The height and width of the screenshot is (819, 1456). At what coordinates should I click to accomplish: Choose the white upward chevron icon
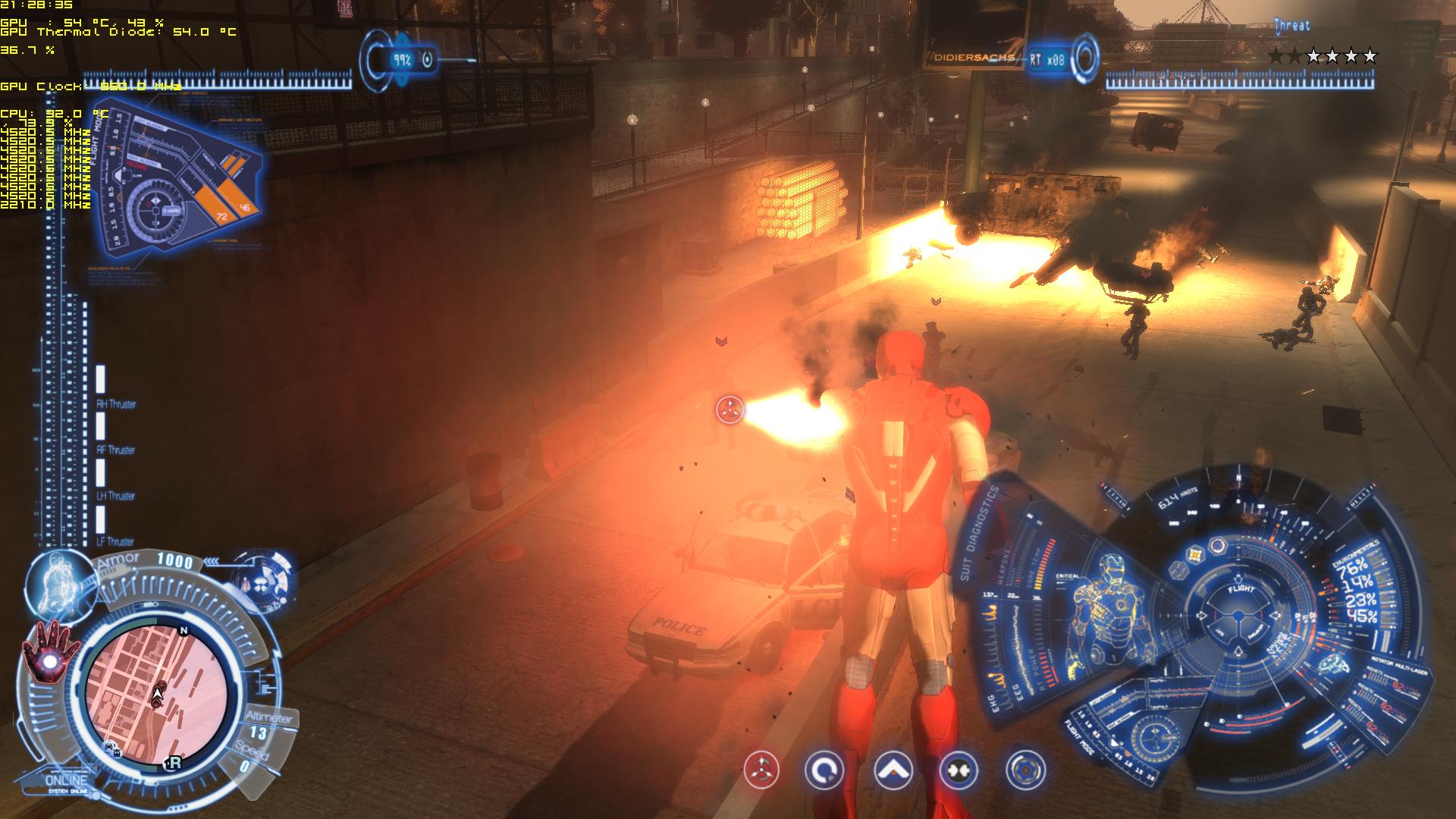[893, 771]
